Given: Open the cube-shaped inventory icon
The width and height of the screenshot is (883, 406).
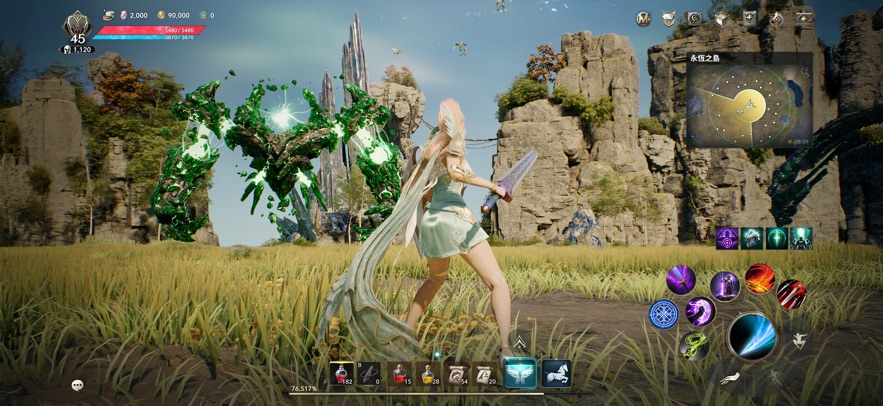Looking at the screenshot, I should tap(720, 18).
